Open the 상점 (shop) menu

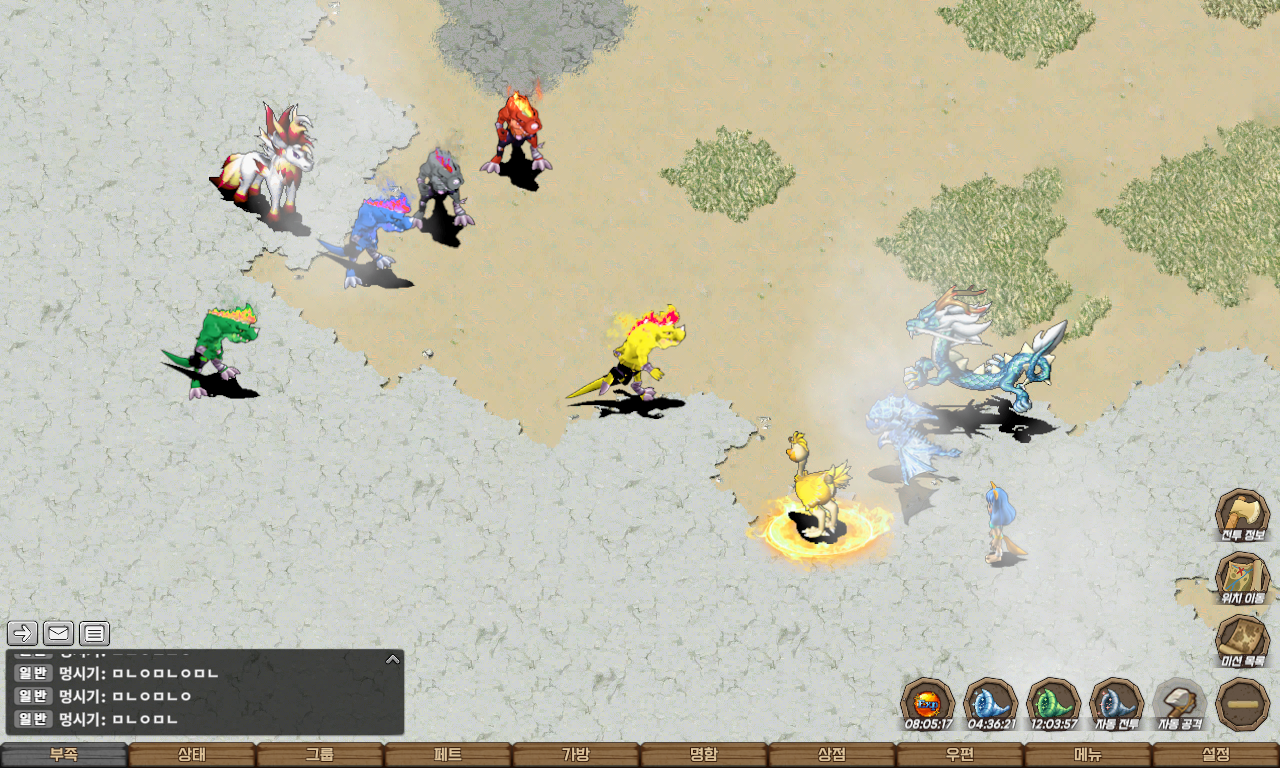832,755
